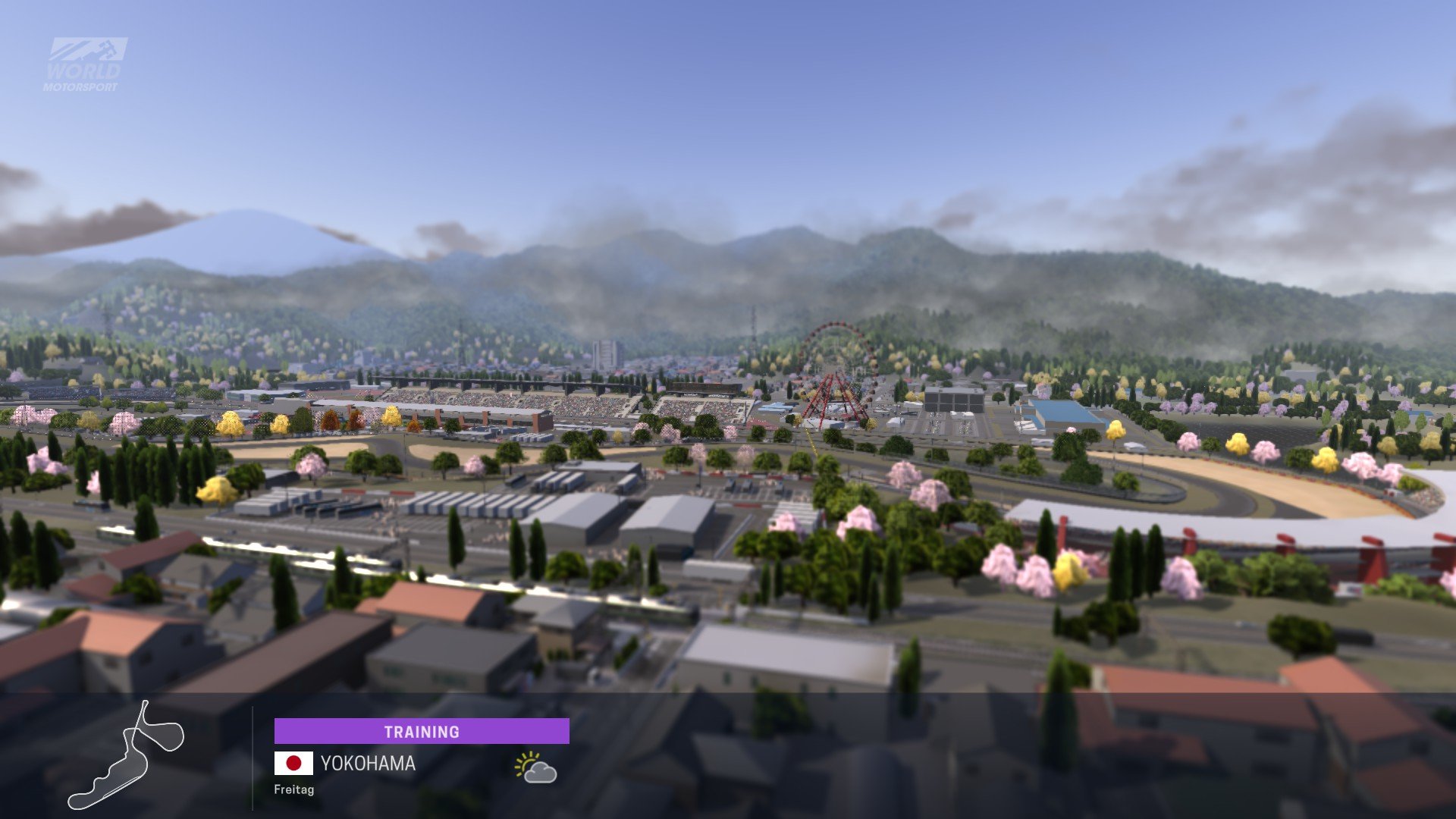The height and width of the screenshot is (819, 1456).
Task: Click the Japan flag beside Yokohama
Action: click(x=293, y=763)
